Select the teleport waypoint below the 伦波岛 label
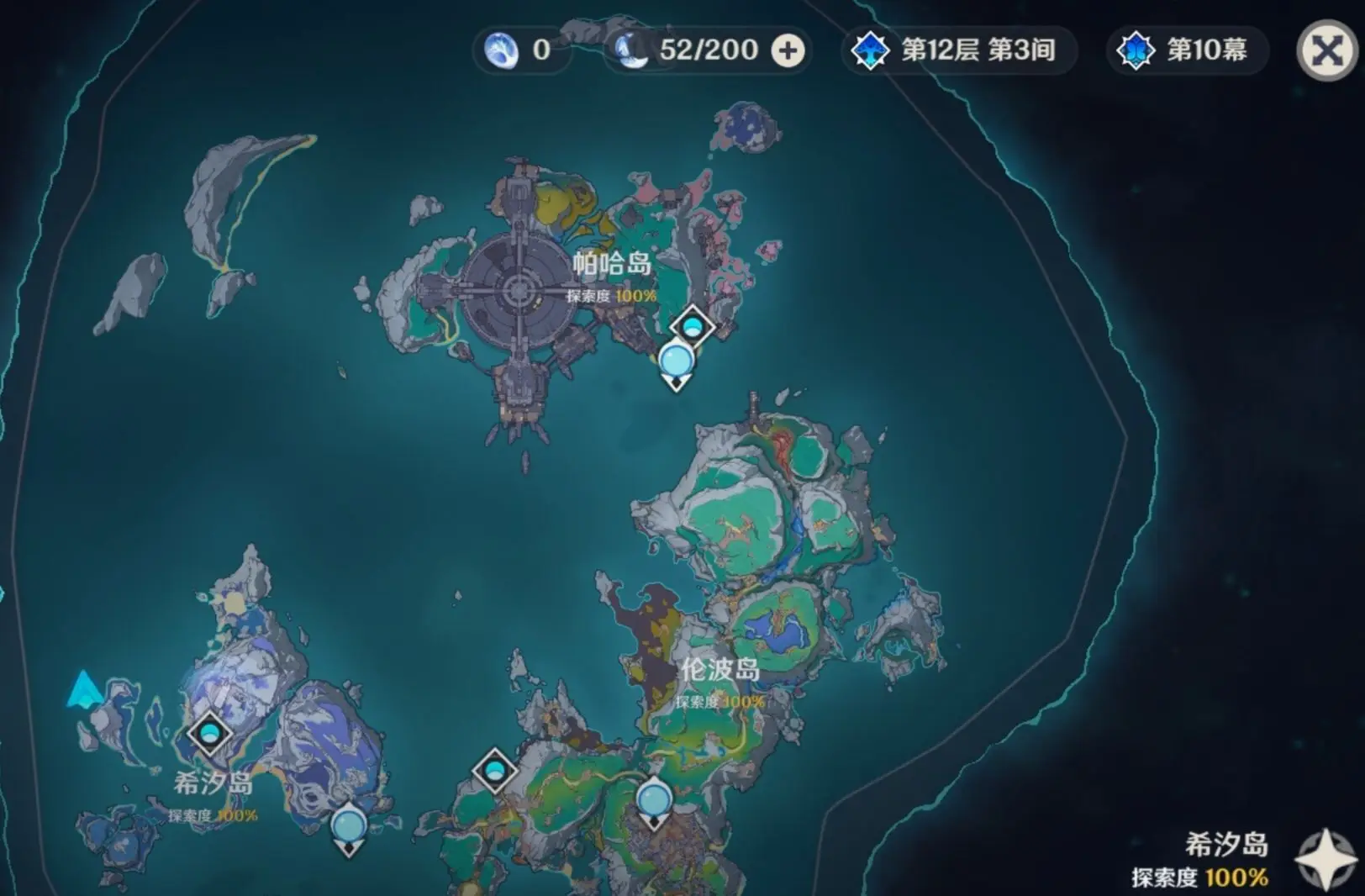 pyautogui.click(x=654, y=799)
